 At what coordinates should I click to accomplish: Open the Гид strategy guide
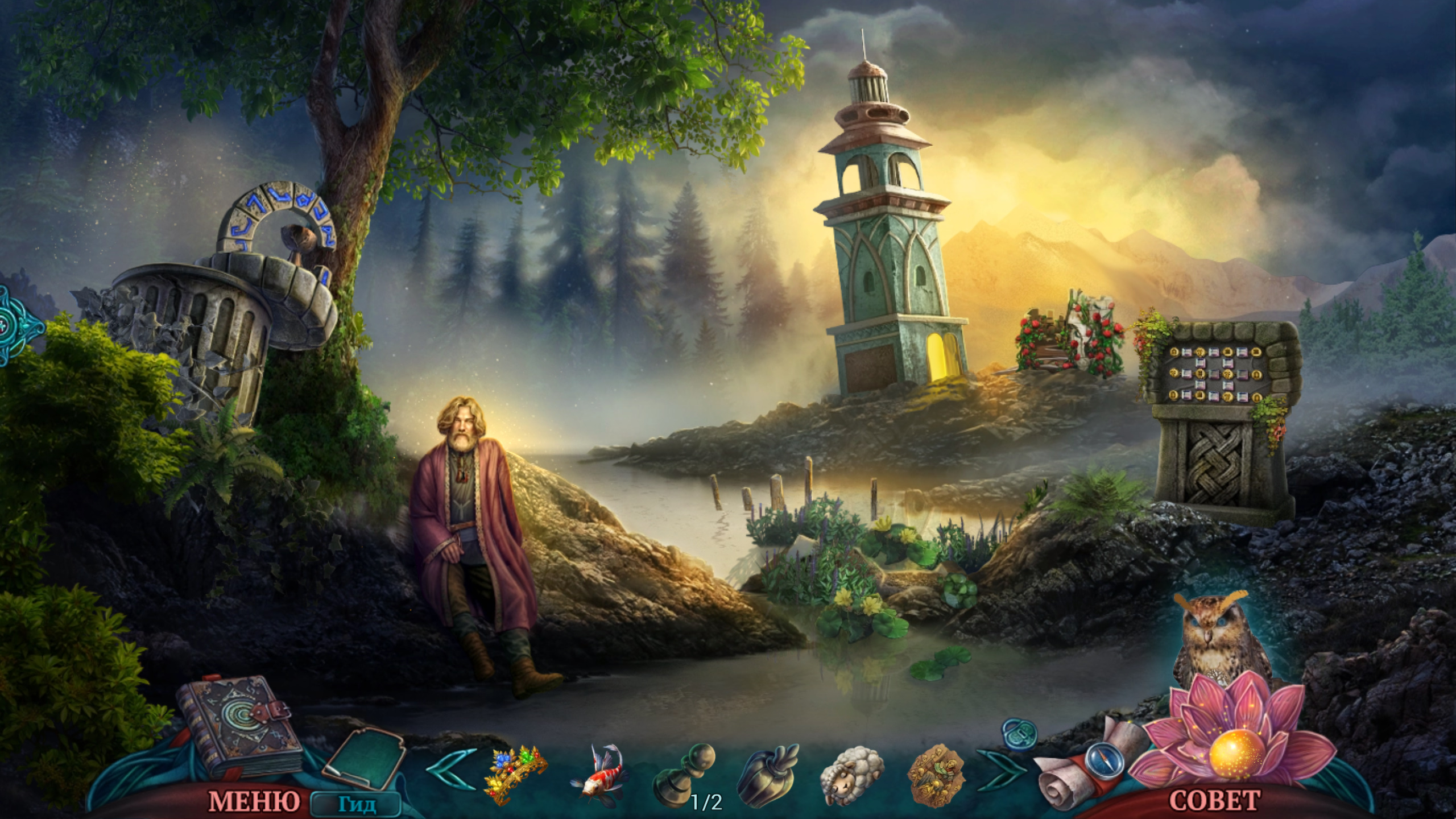[x=357, y=804]
